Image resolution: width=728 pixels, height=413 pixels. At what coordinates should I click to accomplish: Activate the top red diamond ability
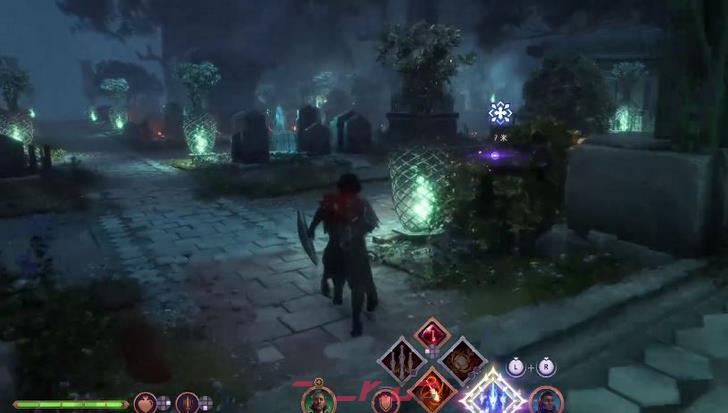[432, 334]
